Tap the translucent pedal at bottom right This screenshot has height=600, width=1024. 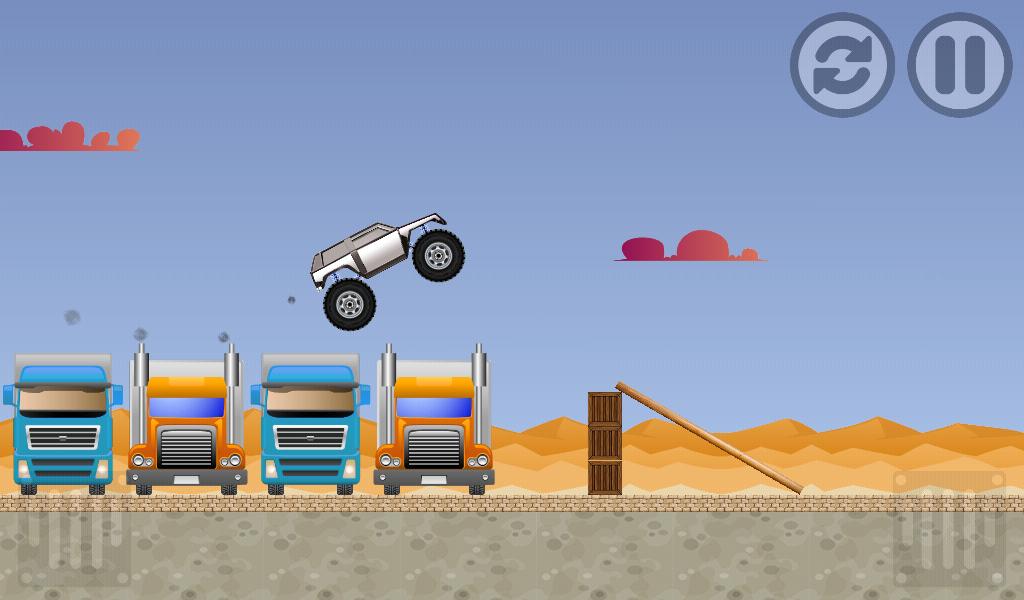click(x=948, y=530)
